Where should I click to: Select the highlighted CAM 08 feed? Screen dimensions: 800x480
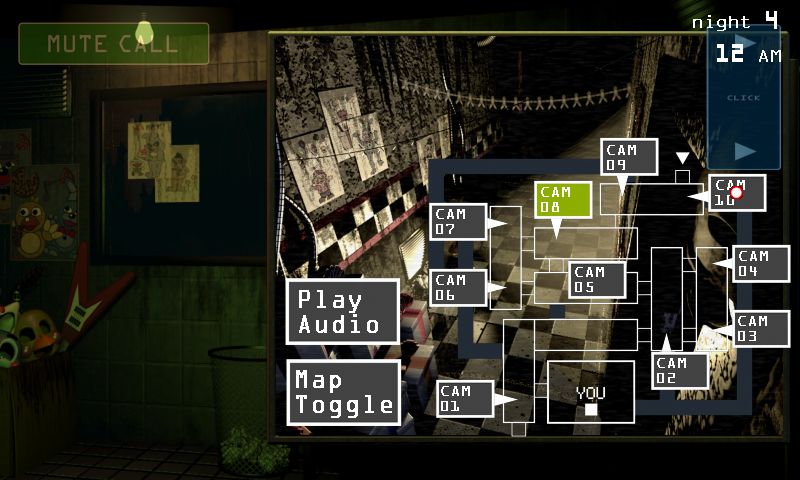pos(562,200)
